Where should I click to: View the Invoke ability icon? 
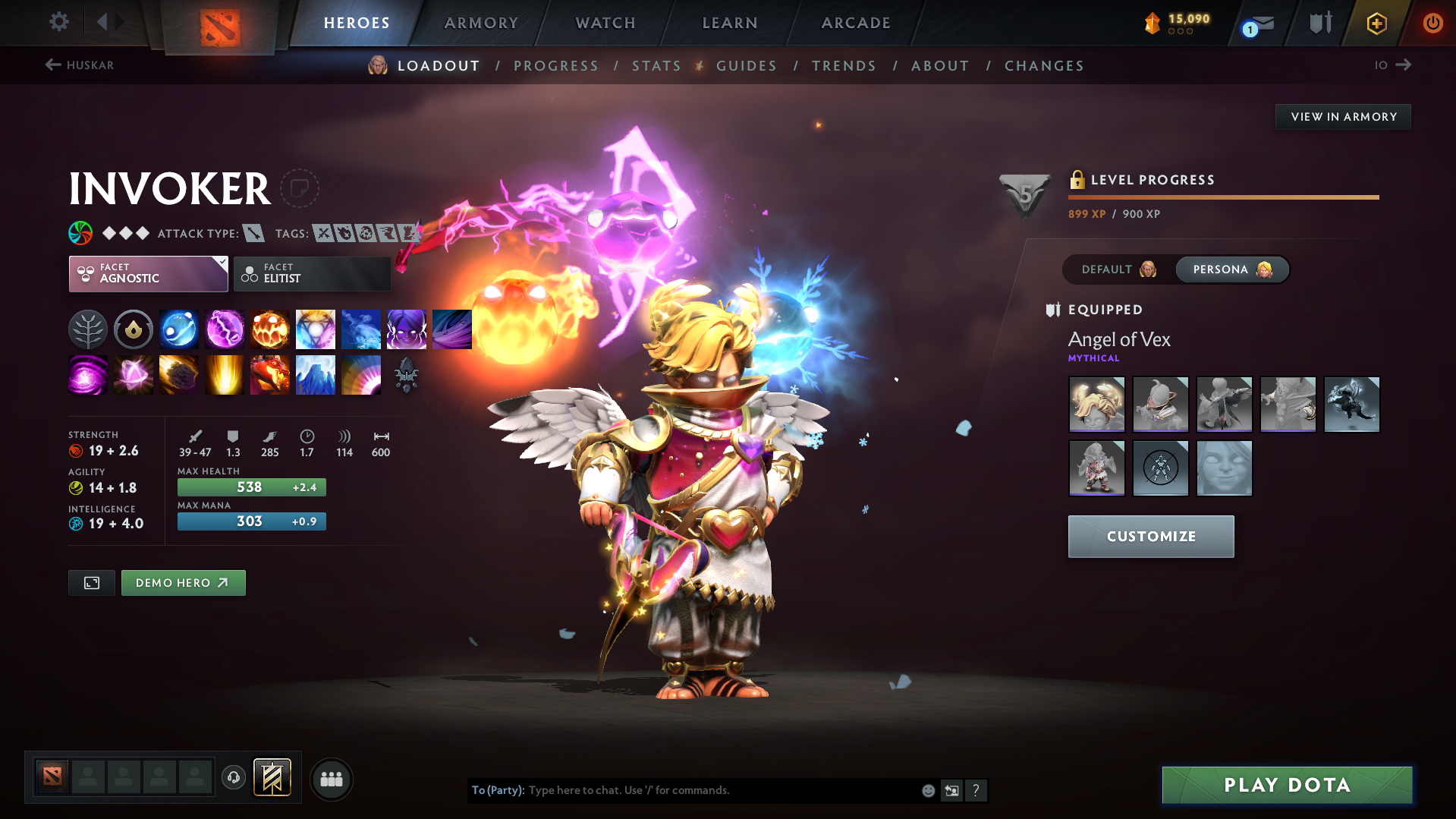tap(316, 329)
